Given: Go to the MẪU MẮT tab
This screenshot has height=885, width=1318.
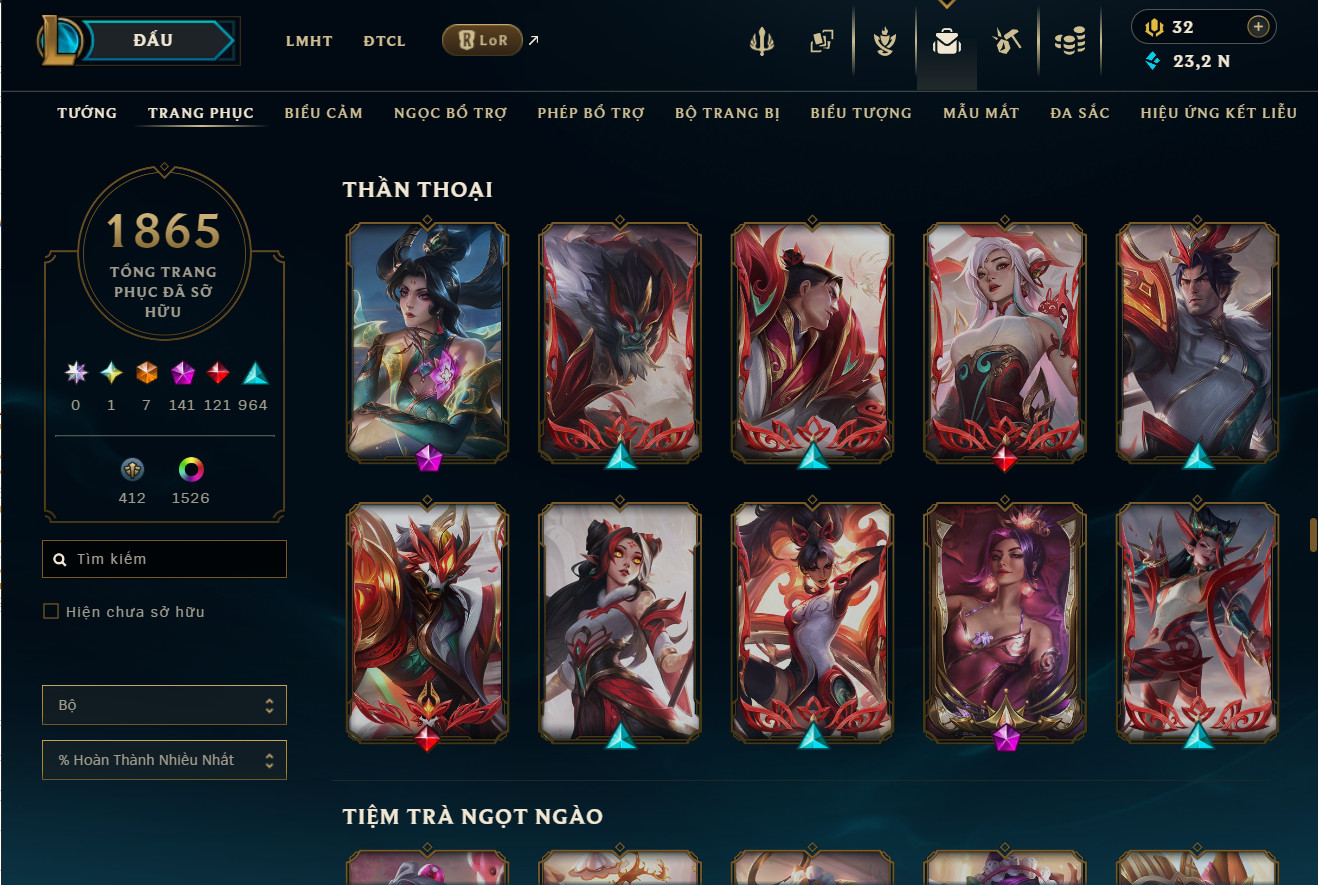Looking at the screenshot, I should tap(981, 113).
